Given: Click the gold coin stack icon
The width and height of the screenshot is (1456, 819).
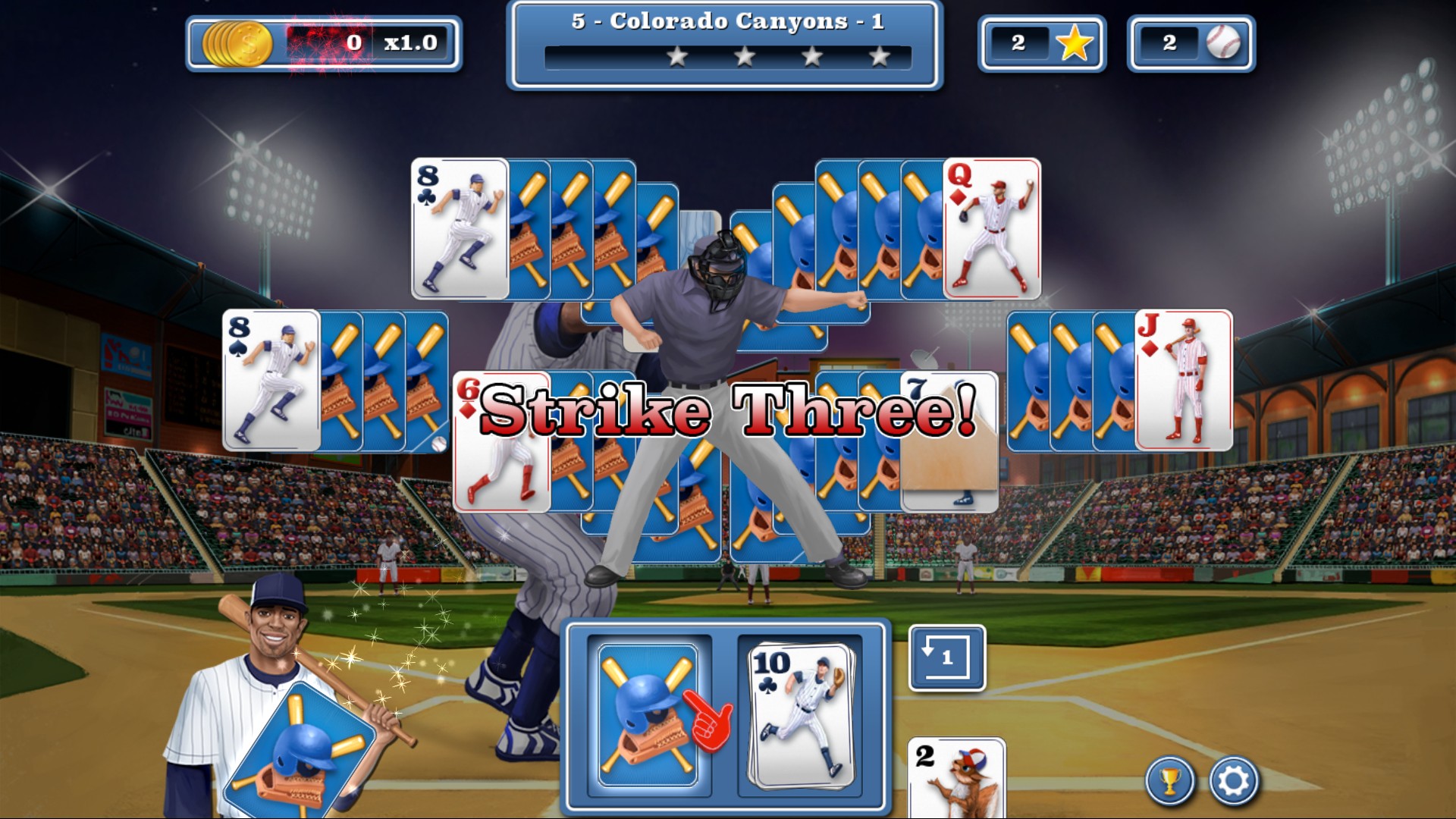Looking at the screenshot, I should 239,44.
